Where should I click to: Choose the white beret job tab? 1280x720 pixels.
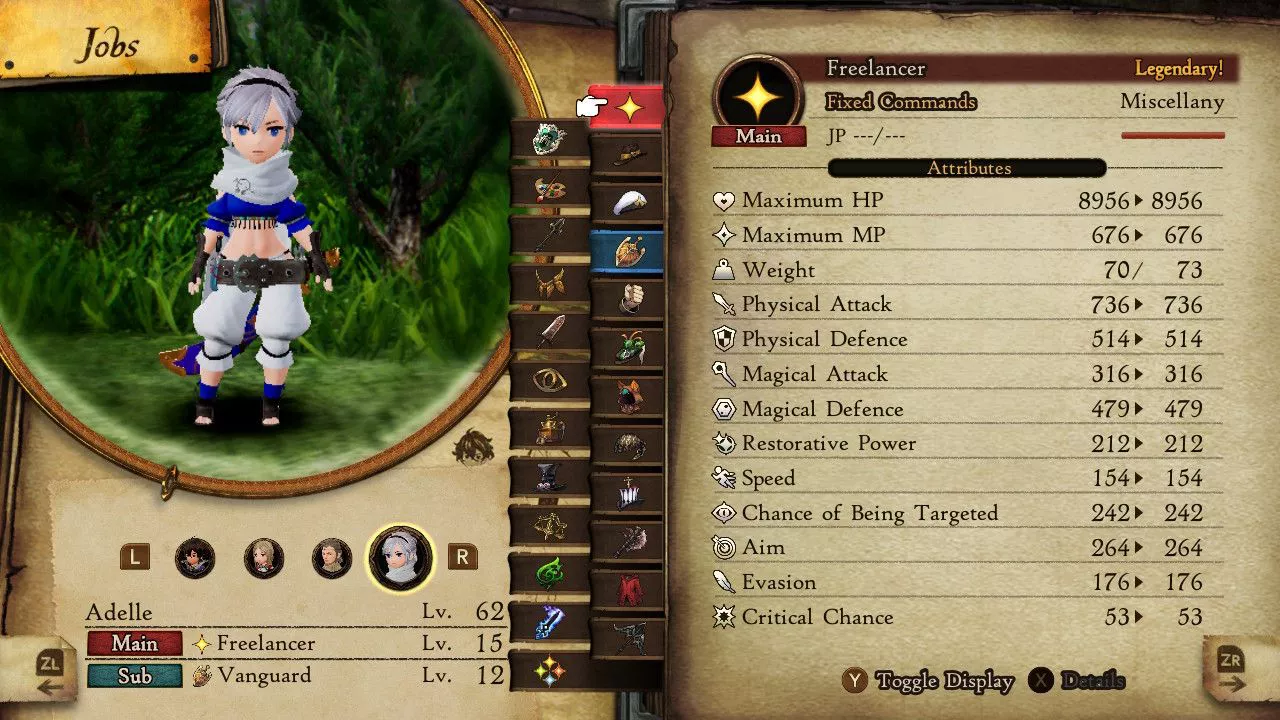click(x=628, y=203)
